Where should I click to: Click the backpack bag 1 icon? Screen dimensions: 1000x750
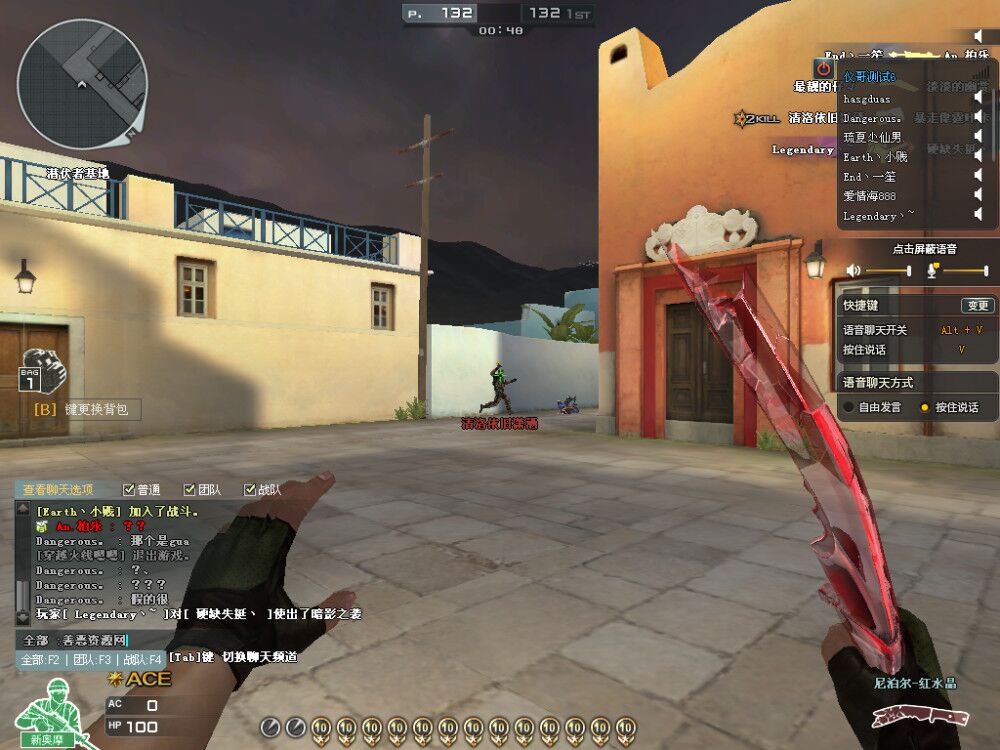tap(42, 371)
